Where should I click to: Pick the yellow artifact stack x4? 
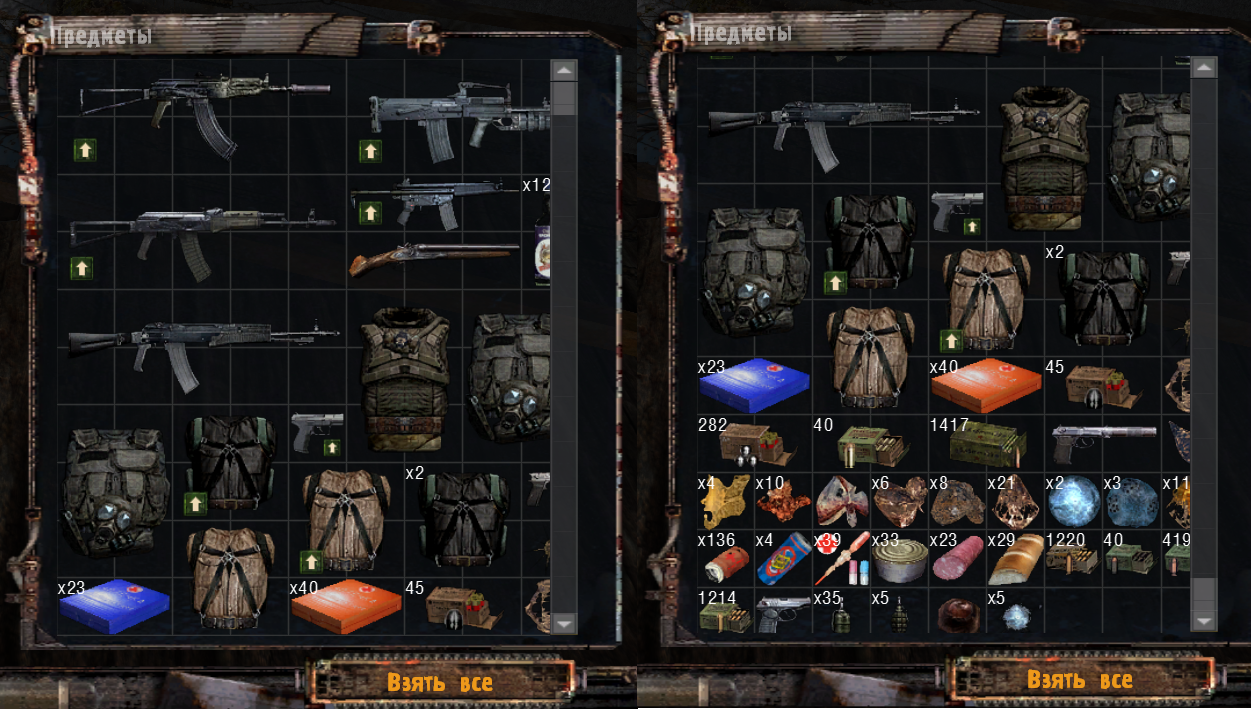click(x=725, y=502)
